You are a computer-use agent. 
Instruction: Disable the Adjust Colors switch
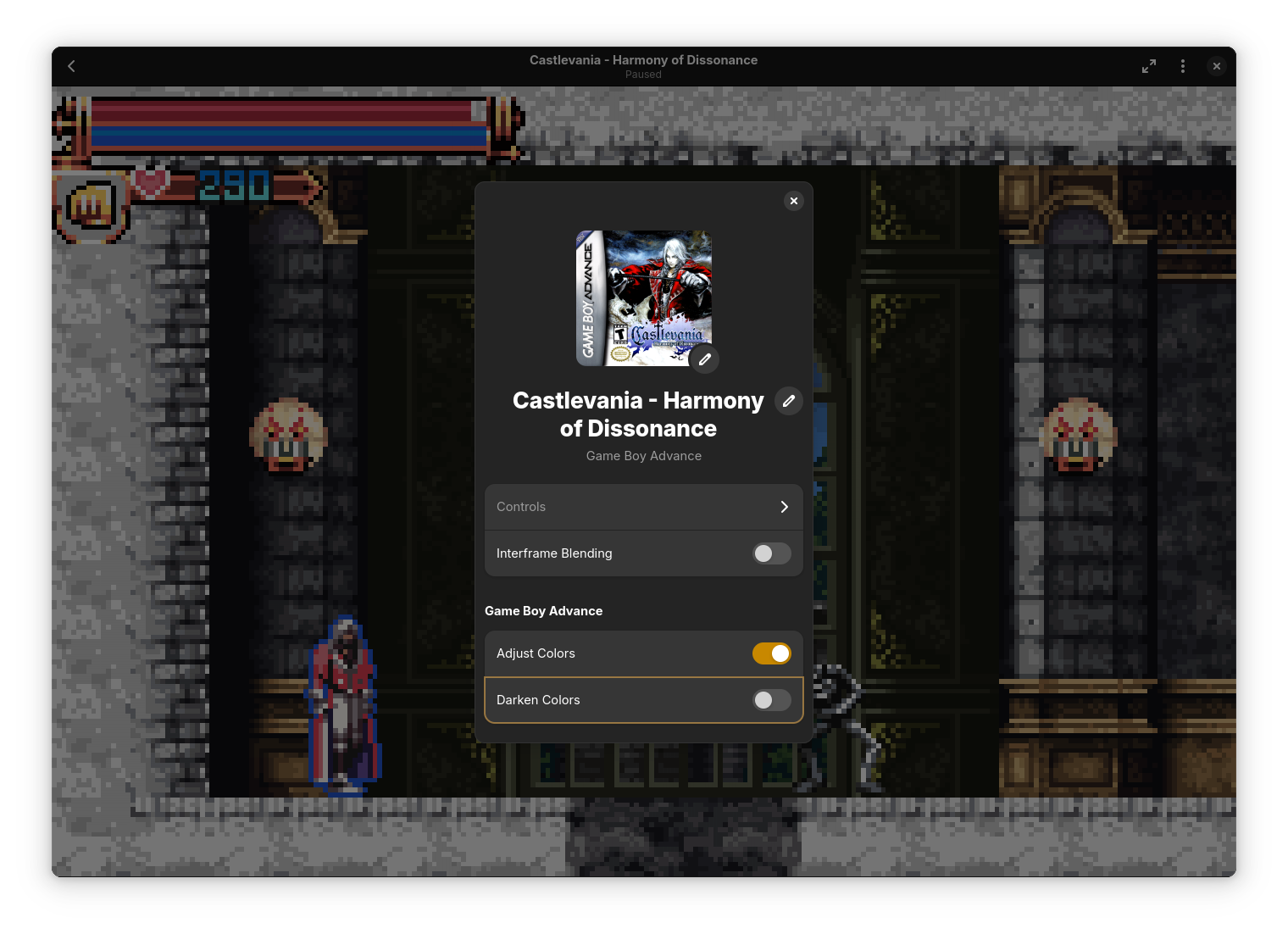point(771,653)
